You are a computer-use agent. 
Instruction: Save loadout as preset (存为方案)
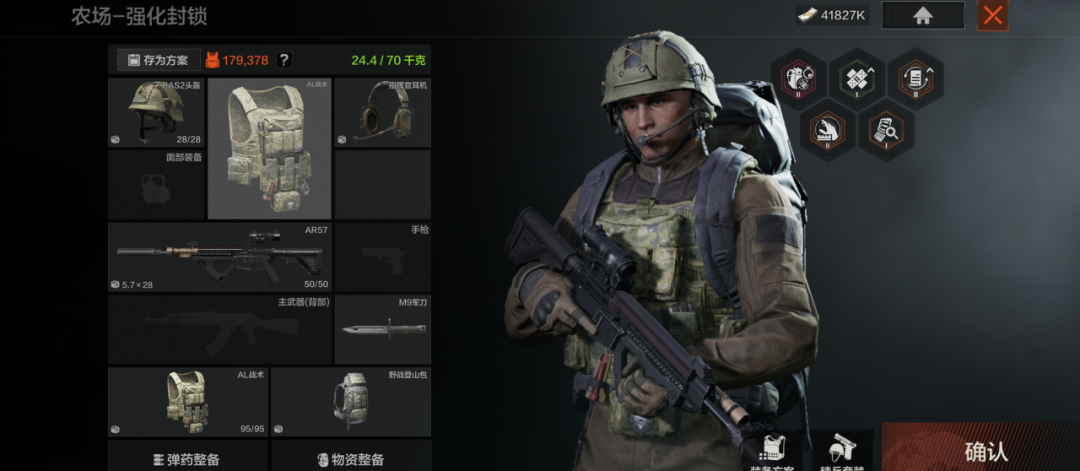click(159, 60)
